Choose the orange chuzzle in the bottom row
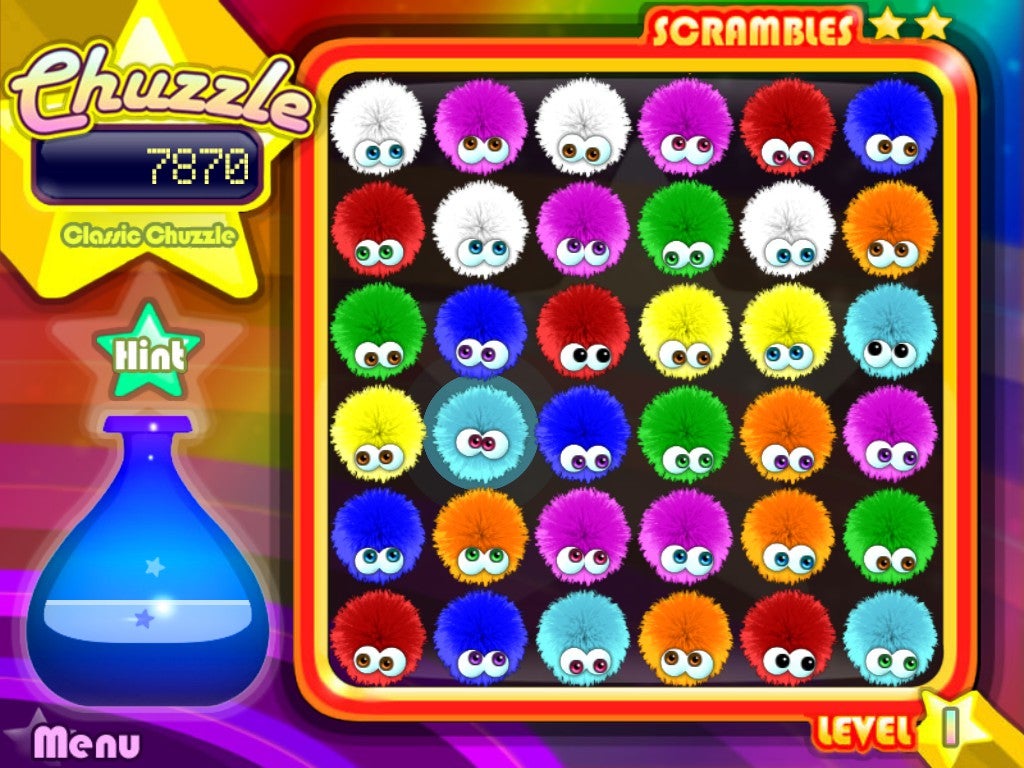The height and width of the screenshot is (768, 1024). point(685,637)
